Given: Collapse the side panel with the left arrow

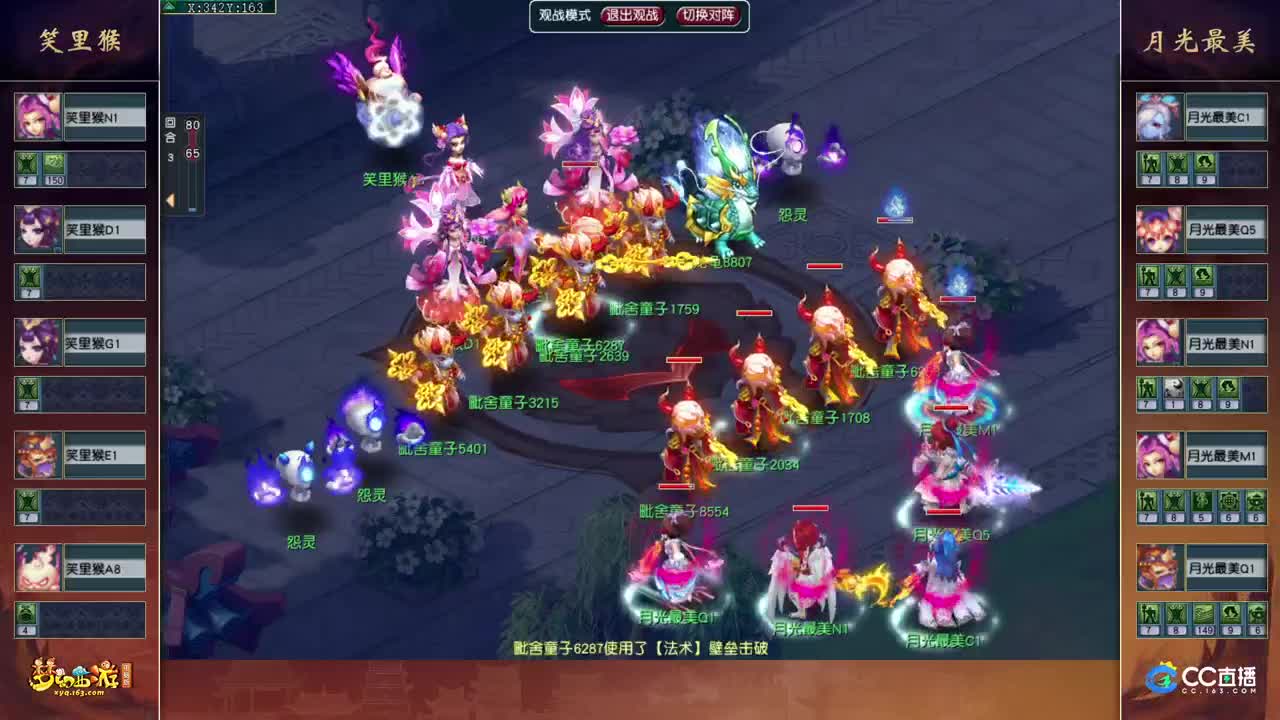Looking at the screenshot, I should point(172,201).
